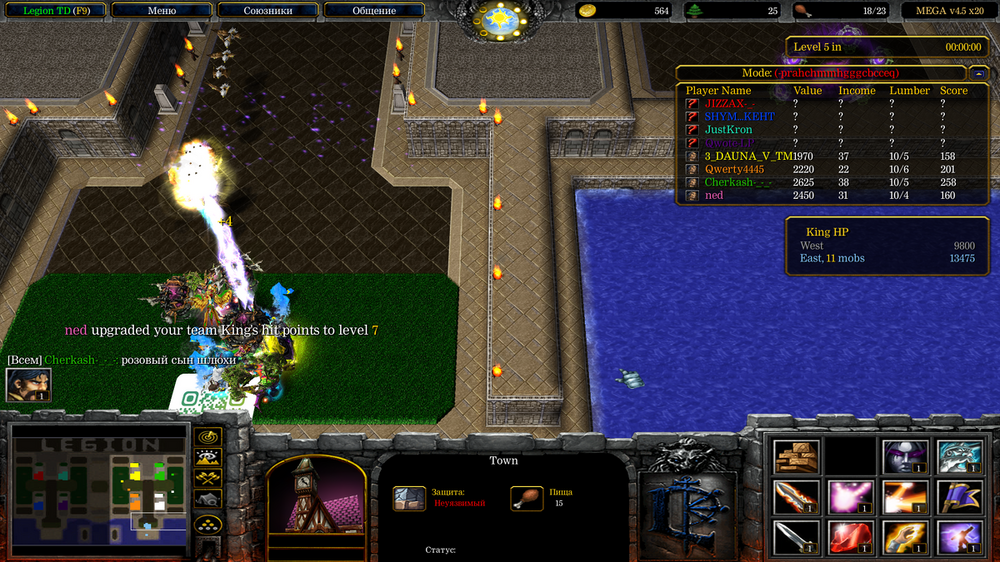The height and width of the screenshot is (562, 1000).
Task: Toggle minimap terrain display with the eye button
Action: tap(208, 458)
